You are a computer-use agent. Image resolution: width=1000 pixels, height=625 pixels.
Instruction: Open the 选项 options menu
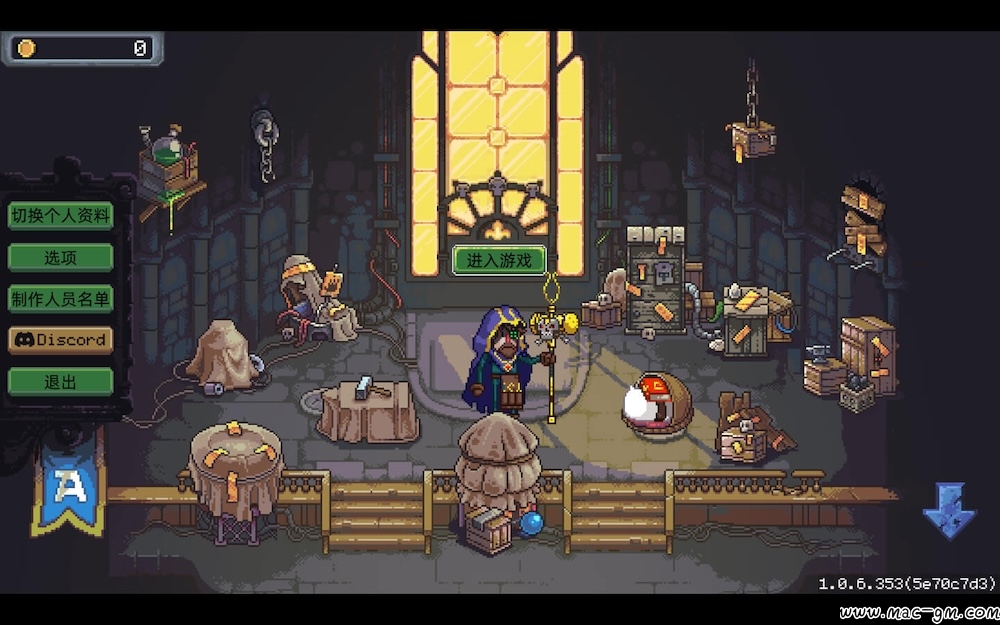[60, 257]
